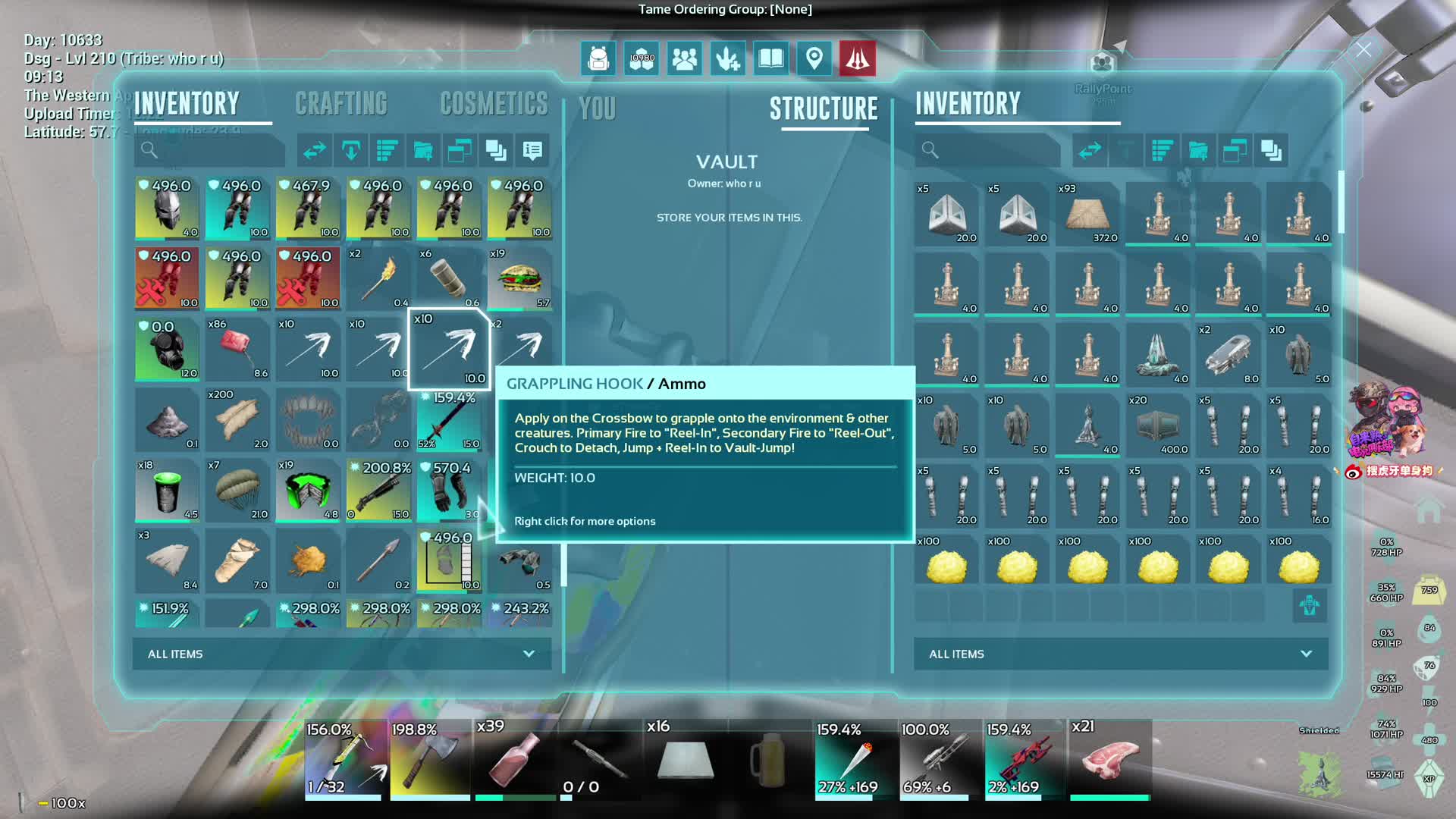Open the tribe members menu icon
1456x819 pixels.
click(x=684, y=58)
